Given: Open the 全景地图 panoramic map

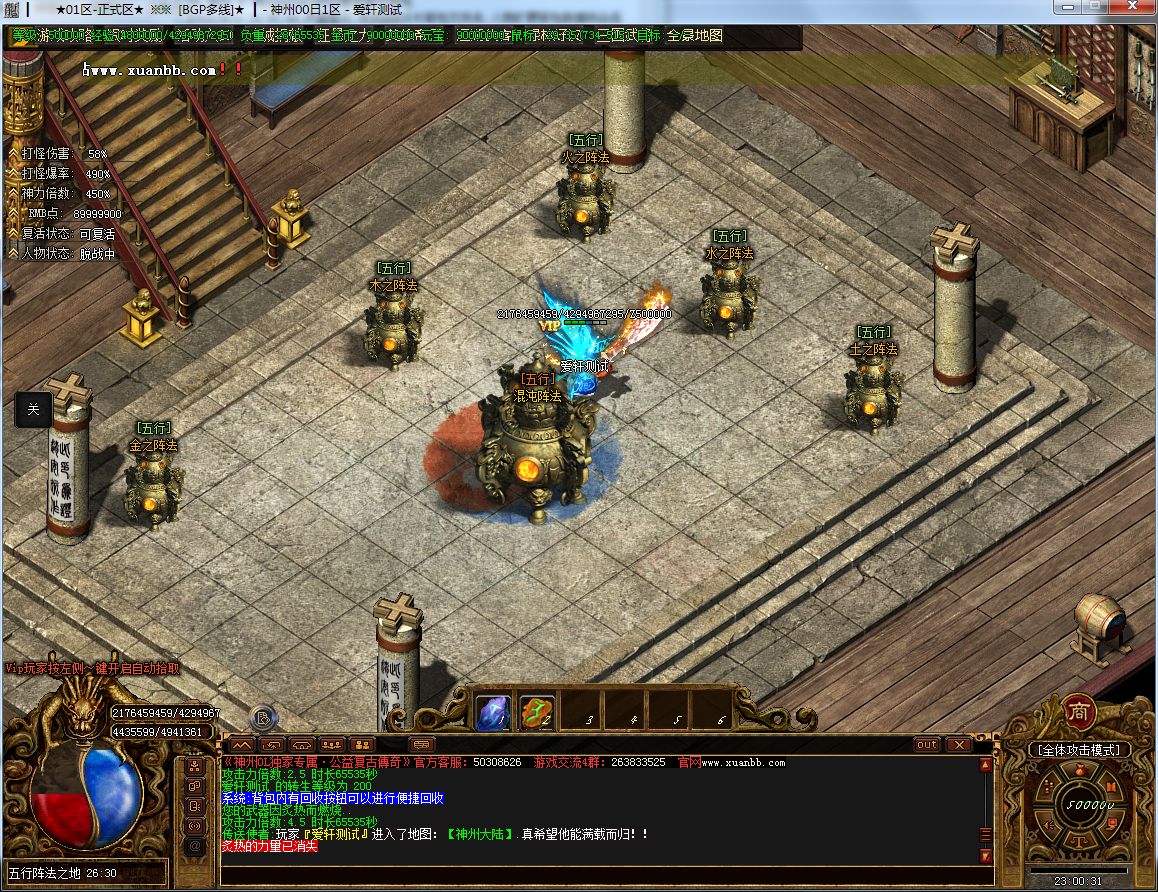Looking at the screenshot, I should [694, 35].
